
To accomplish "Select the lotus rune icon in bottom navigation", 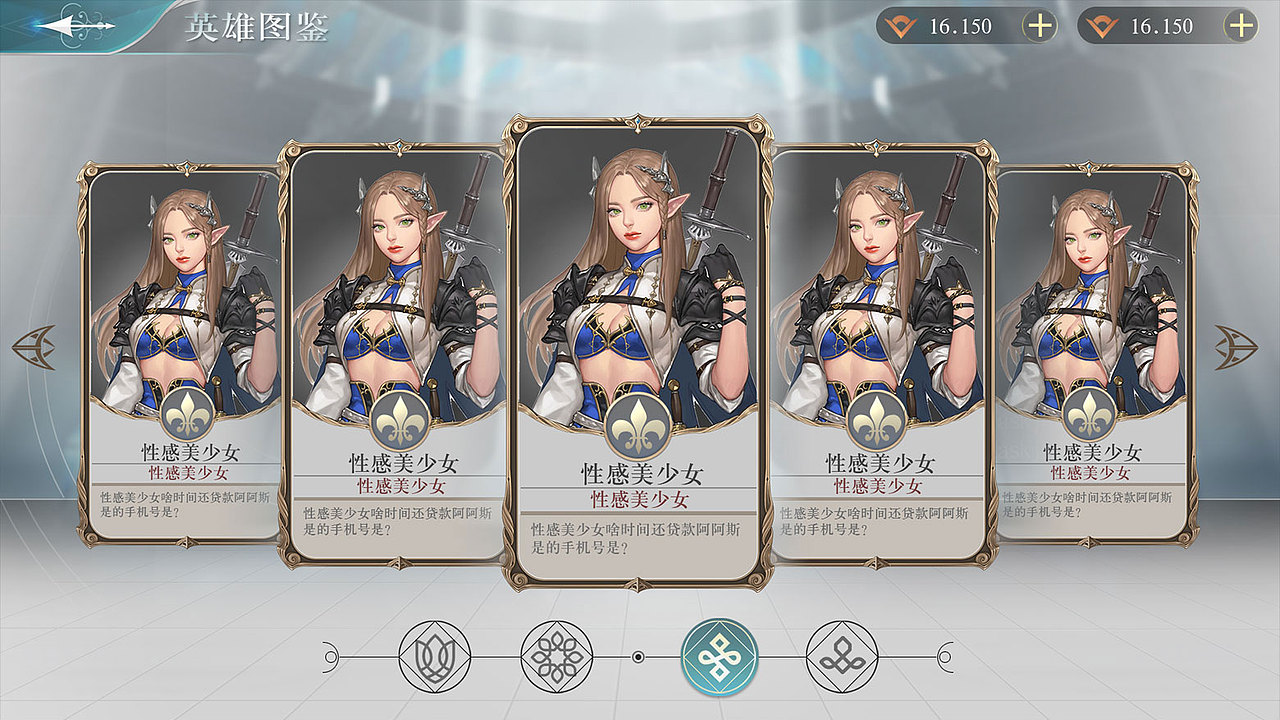I will (434, 657).
